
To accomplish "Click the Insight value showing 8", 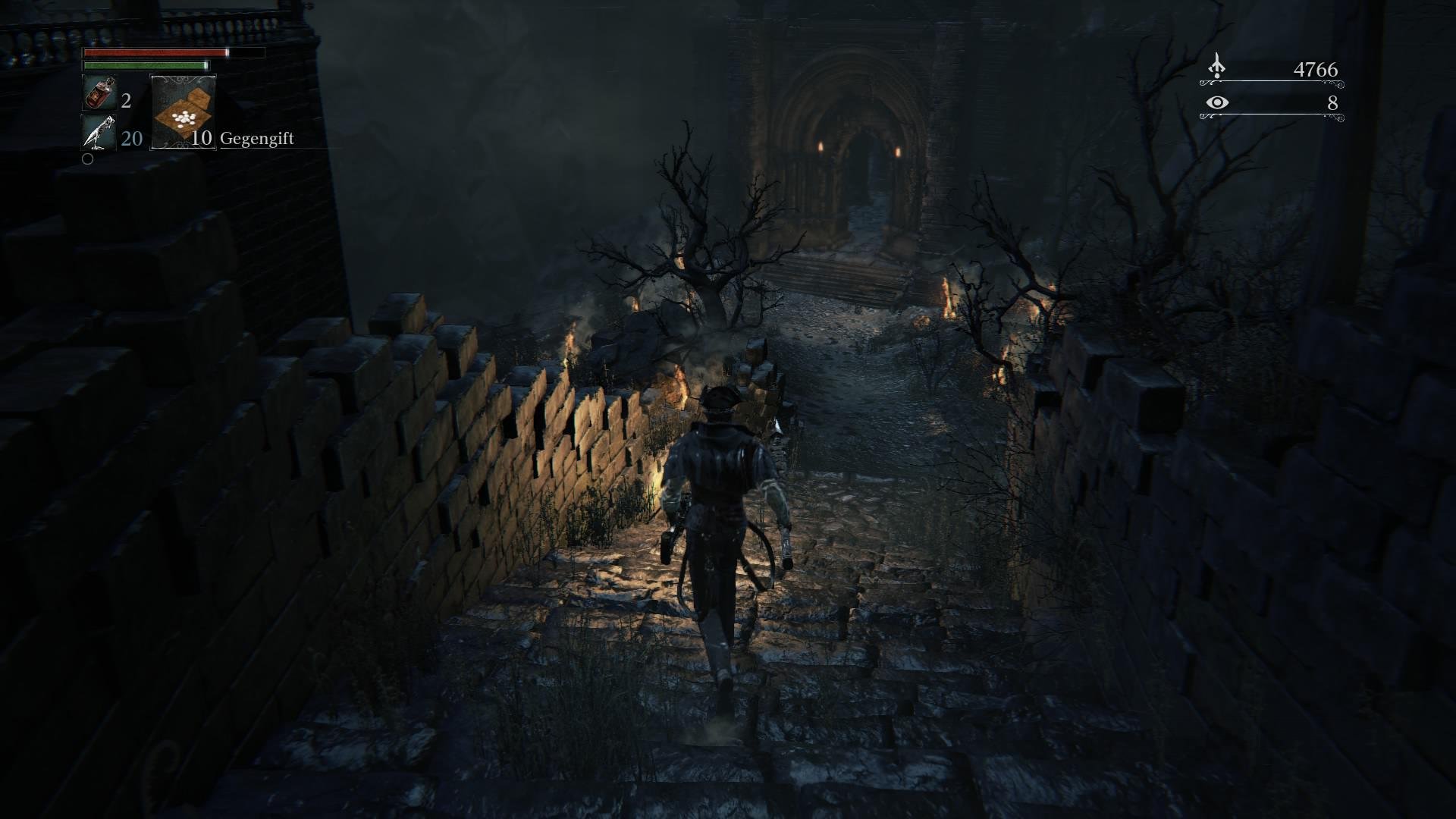I will pyautogui.click(x=1333, y=103).
